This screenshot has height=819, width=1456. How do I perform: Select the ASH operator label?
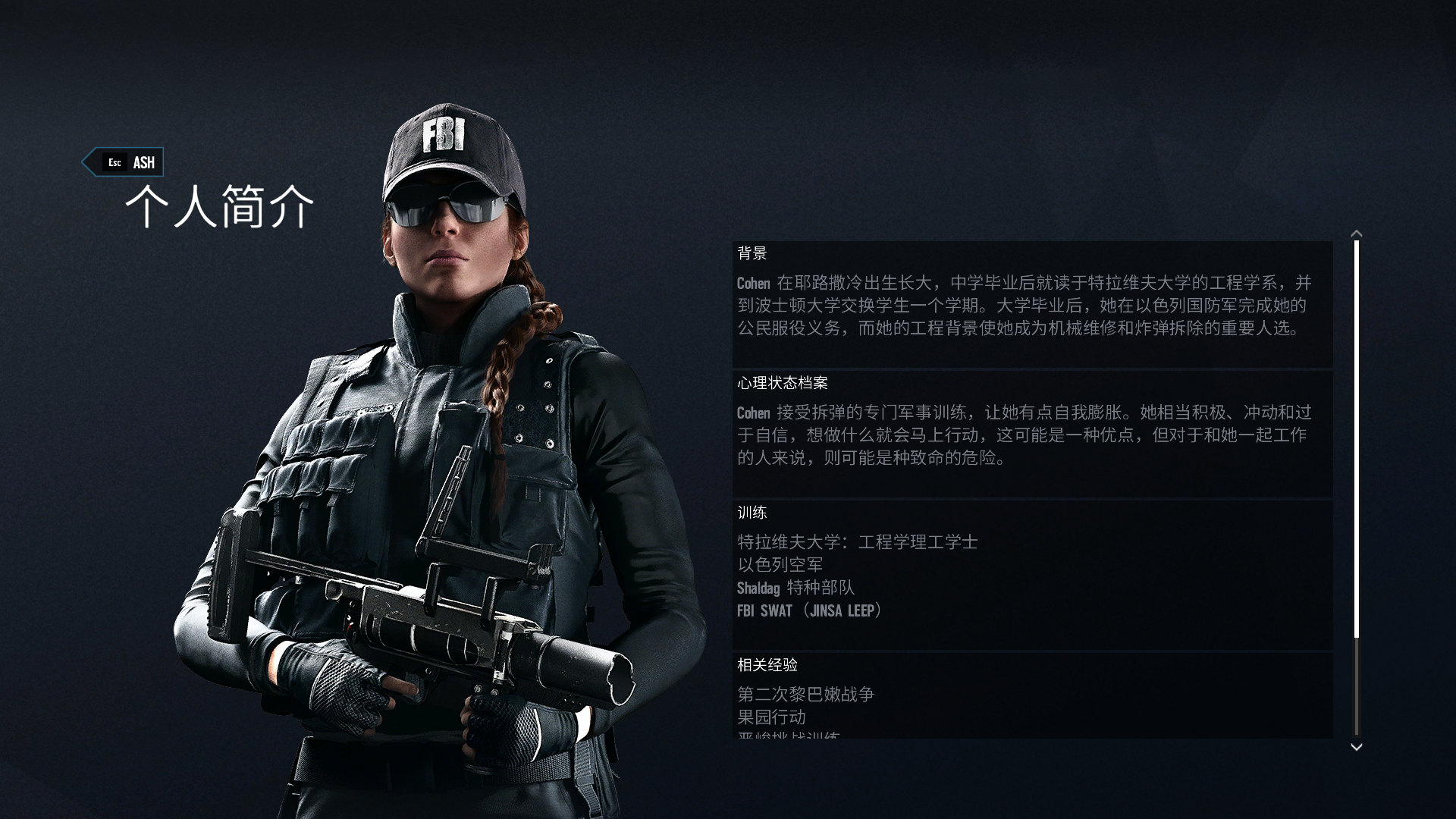tap(143, 162)
